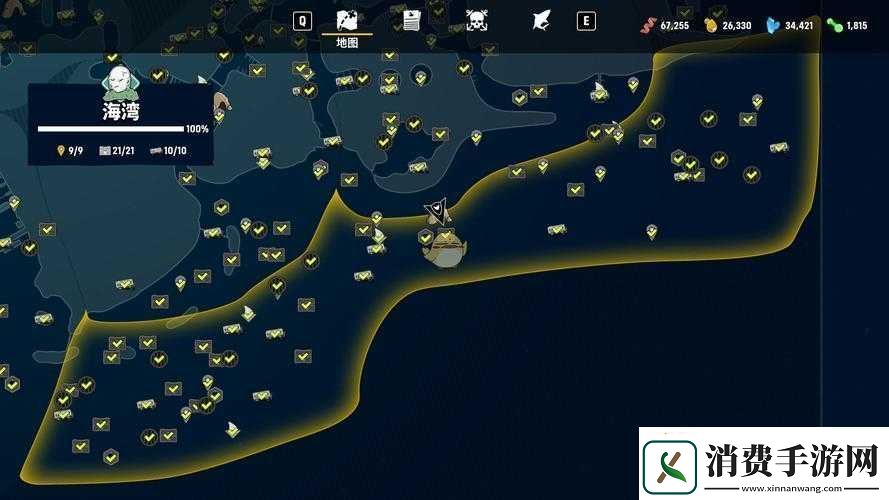Select the whale-shaped marker on the map
Image resolution: width=889 pixels, height=500 pixels.
coord(443,250)
